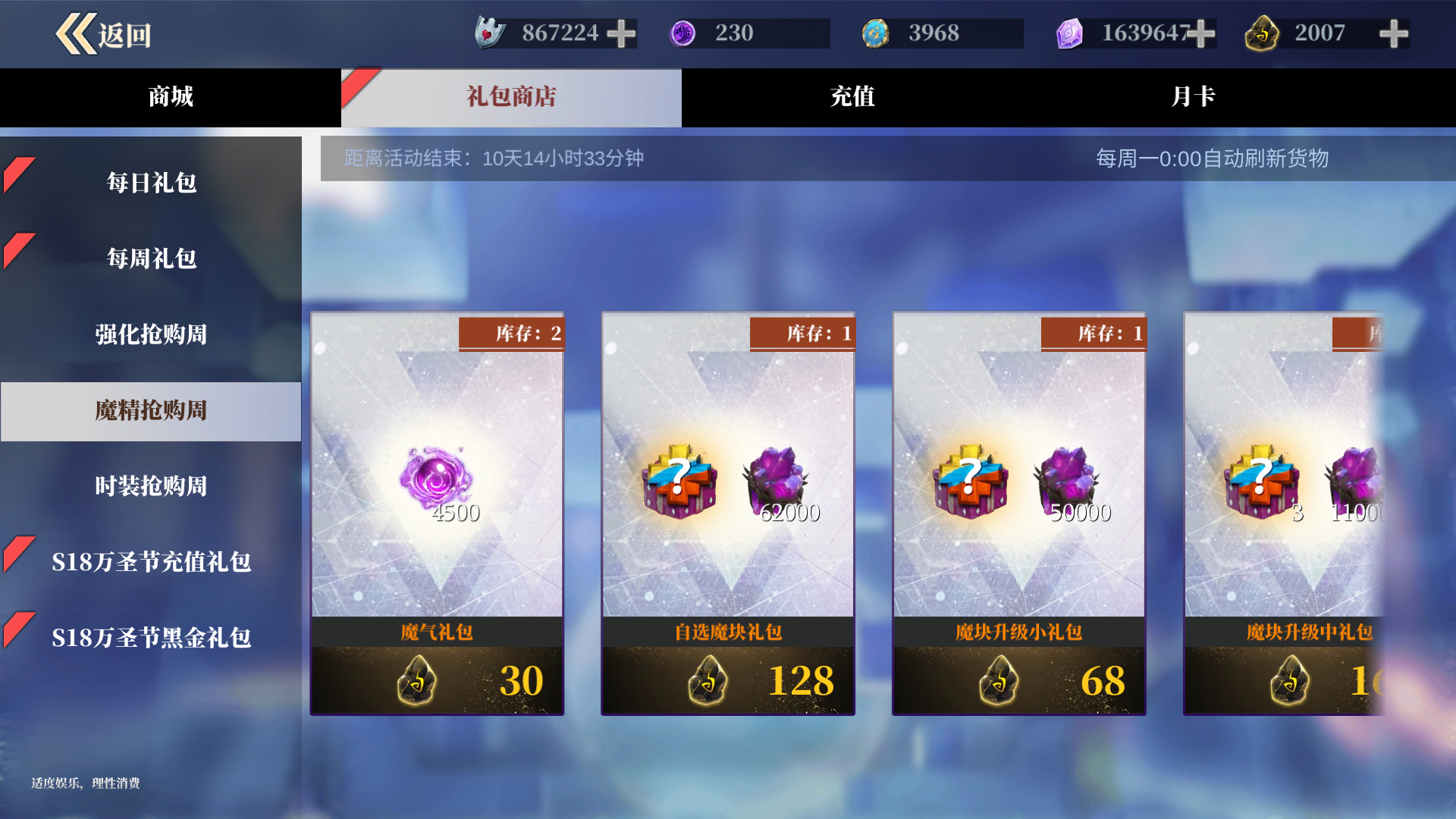Image resolution: width=1456 pixels, height=819 pixels.
Task: Click the blue coin currency icon
Action: point(877,33)
